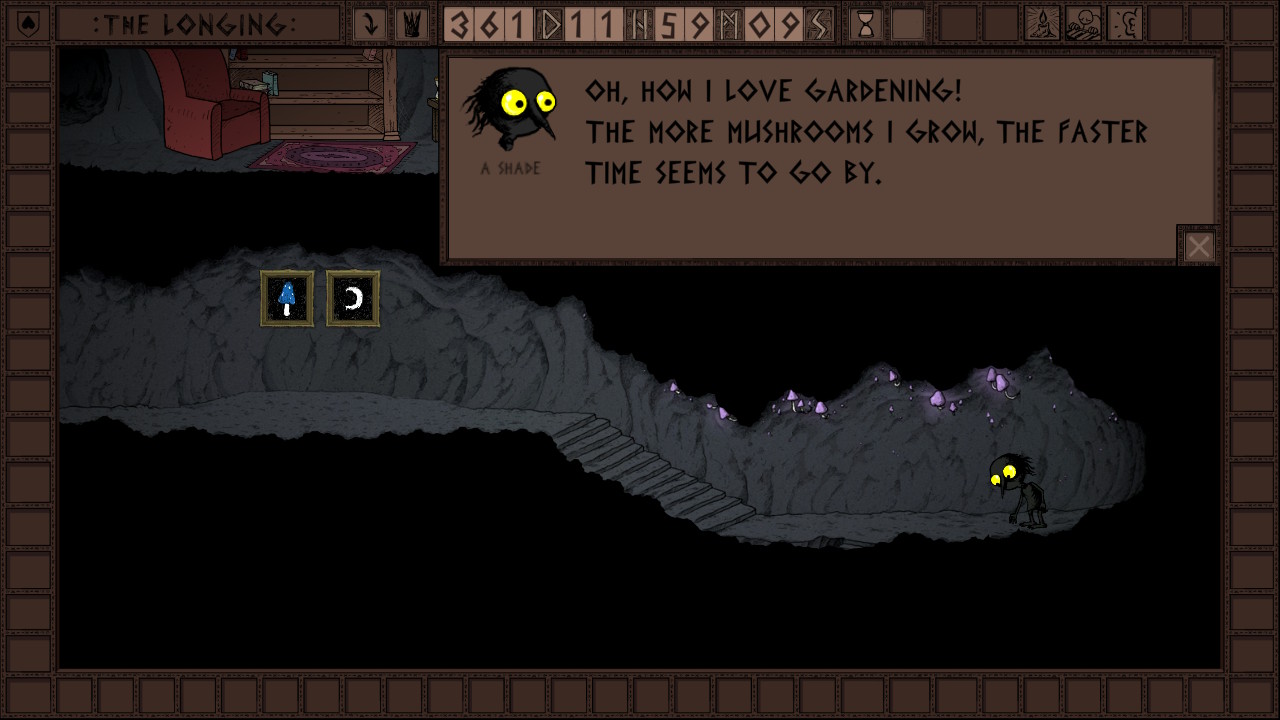Activate the hourglass wait button

point(866,24)
